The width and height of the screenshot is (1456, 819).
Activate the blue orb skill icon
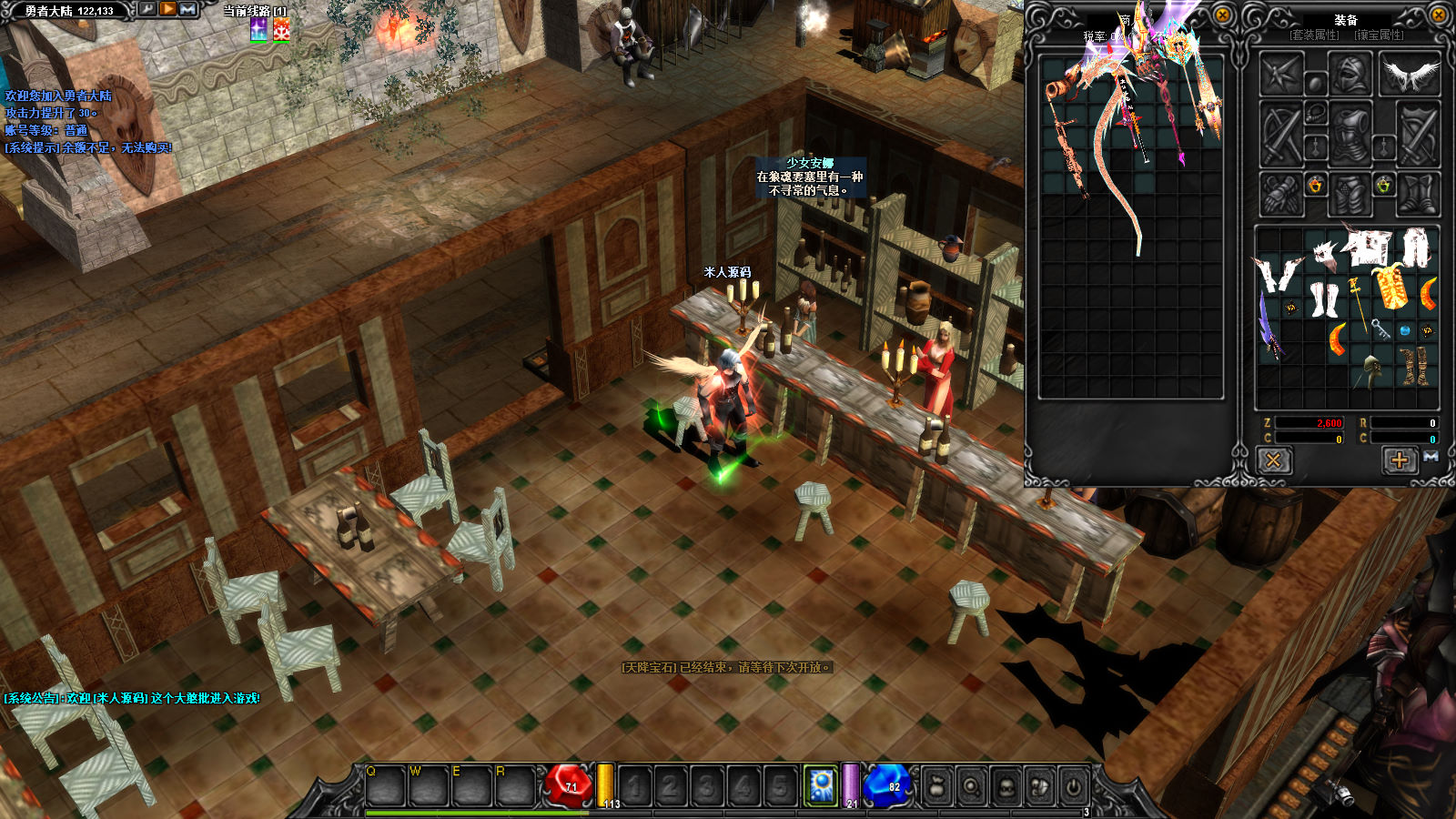pos(822,784)
